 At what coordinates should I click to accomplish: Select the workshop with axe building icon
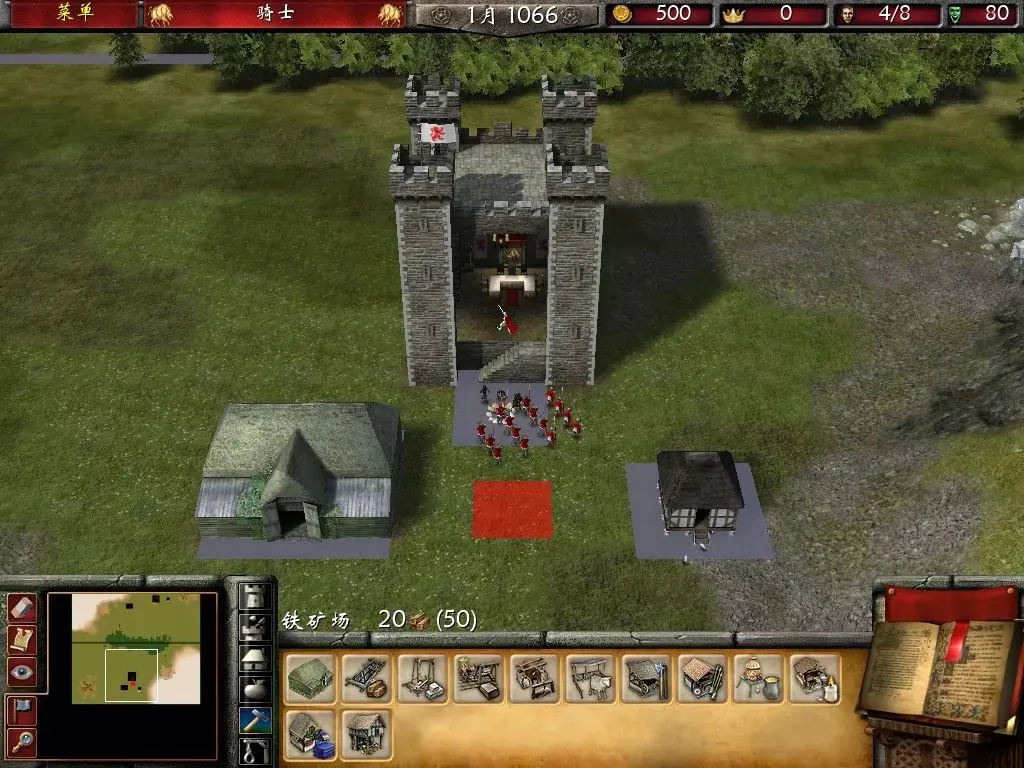647,679
